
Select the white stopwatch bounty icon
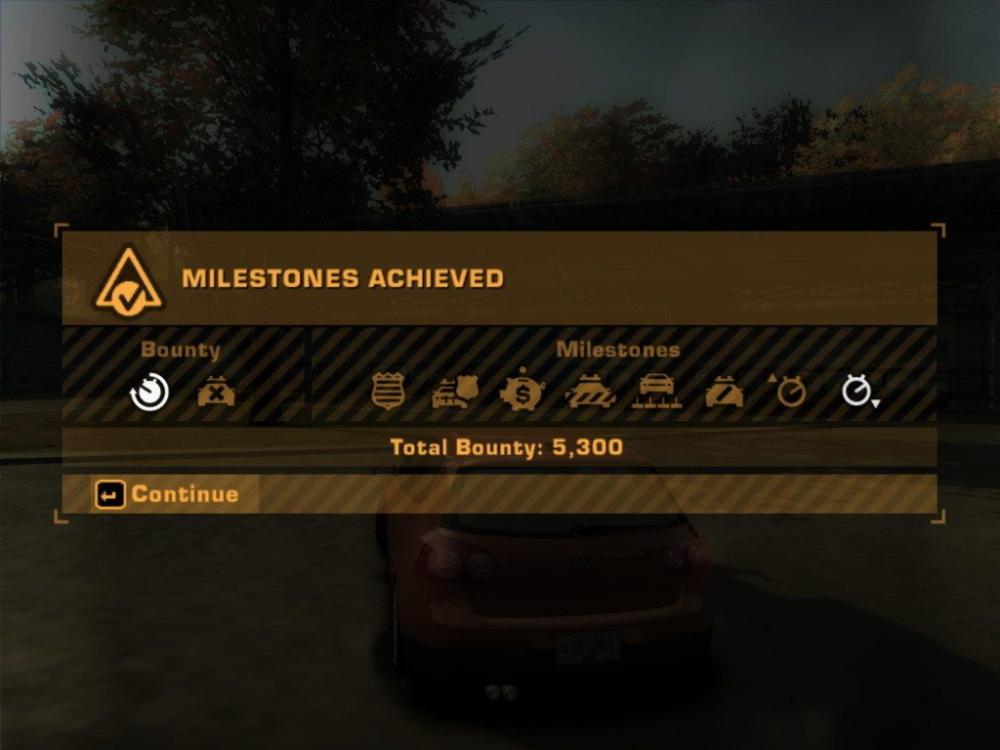[x=150, y=393]
